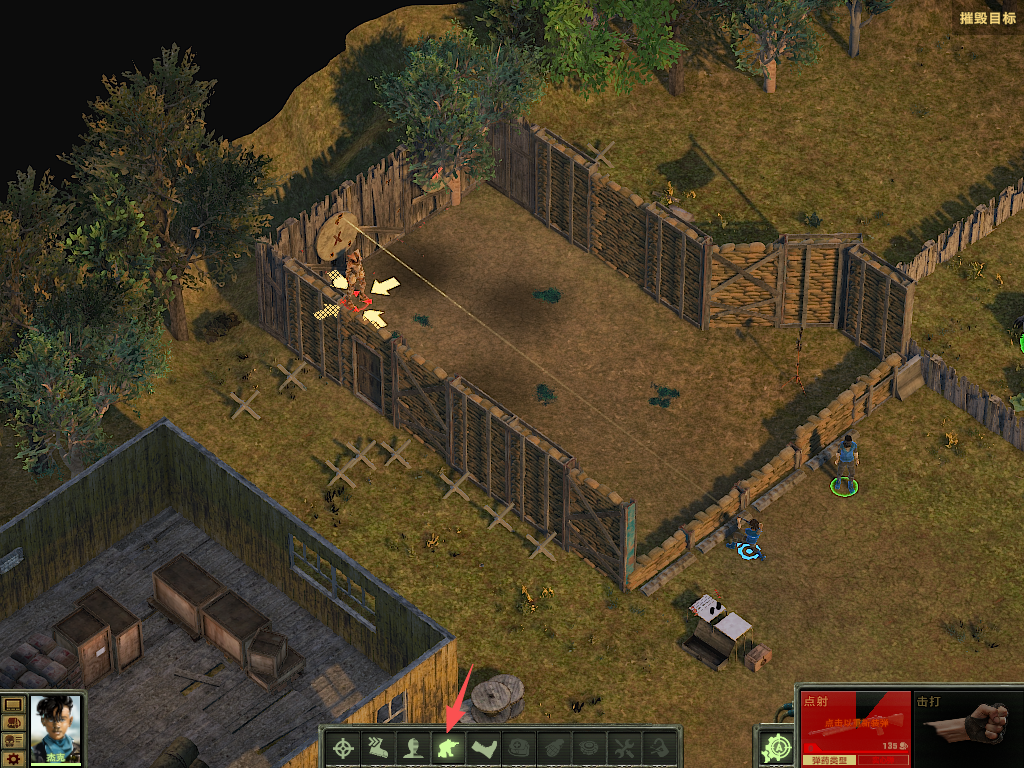Open the skull list panel button

[14, 740]
